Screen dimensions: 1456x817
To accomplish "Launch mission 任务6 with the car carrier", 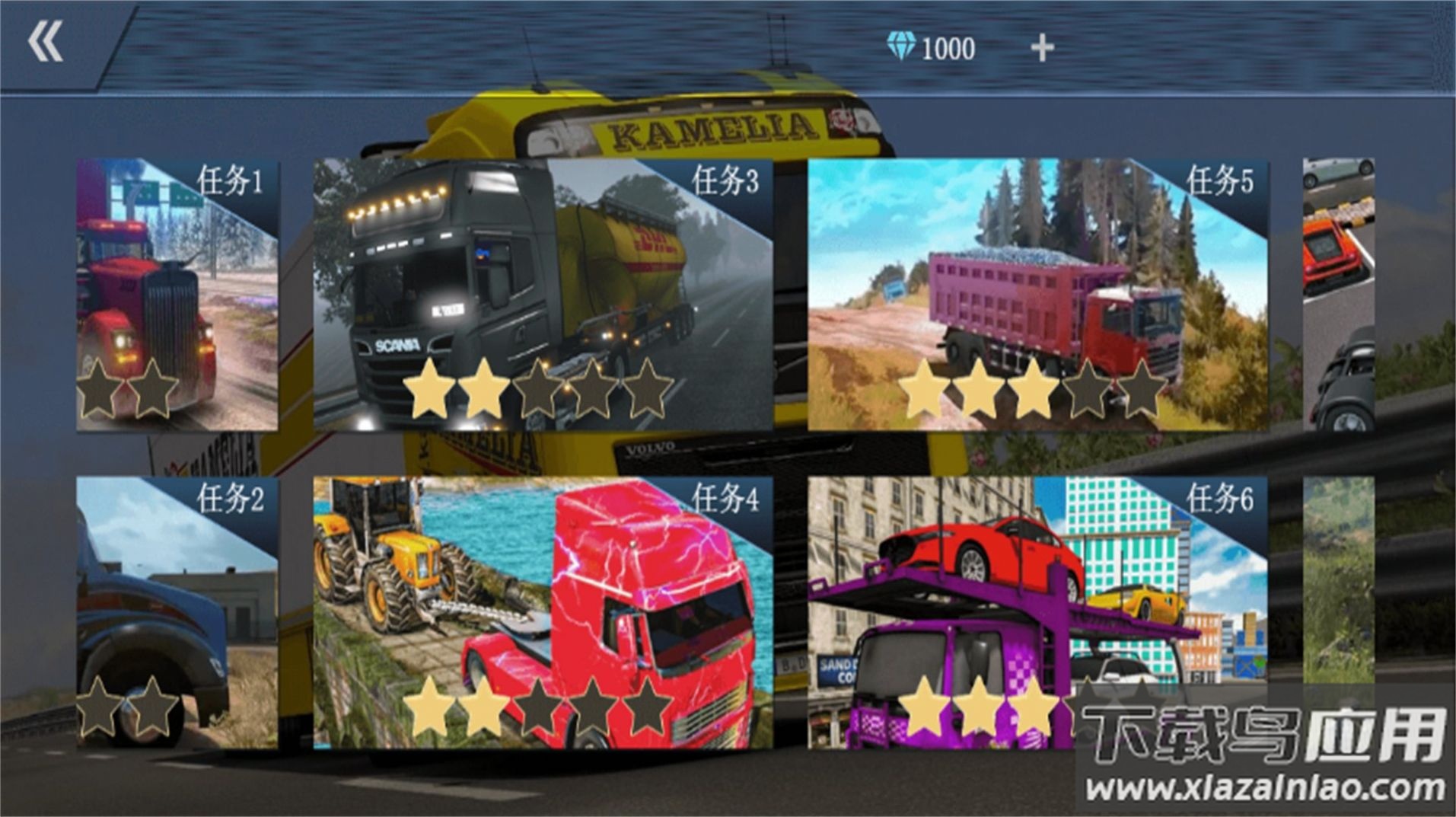I will coord(1037,613).
